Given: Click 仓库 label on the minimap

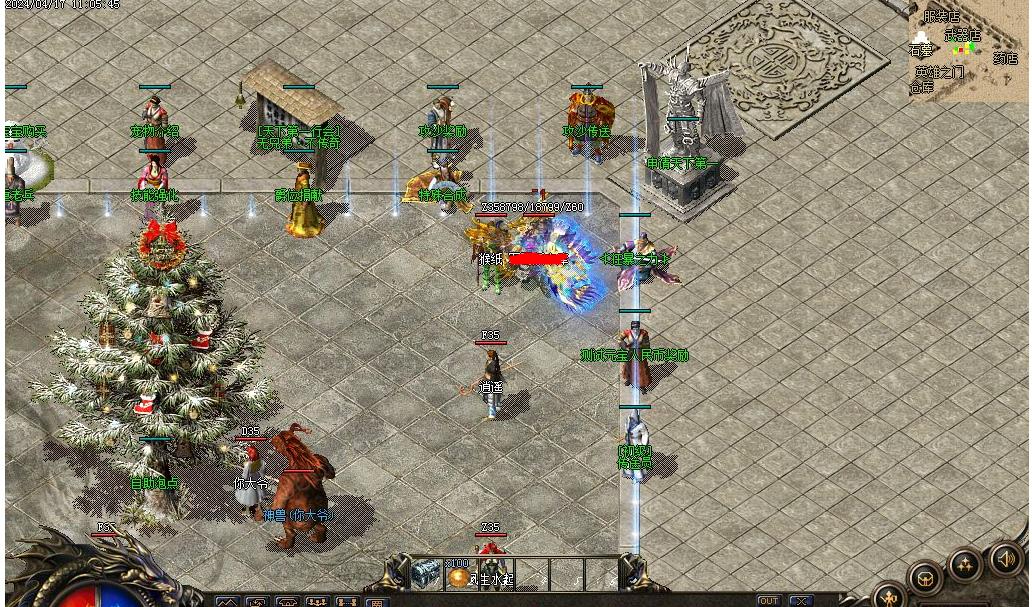Looking at the screenshot, I should click(921, 87).
